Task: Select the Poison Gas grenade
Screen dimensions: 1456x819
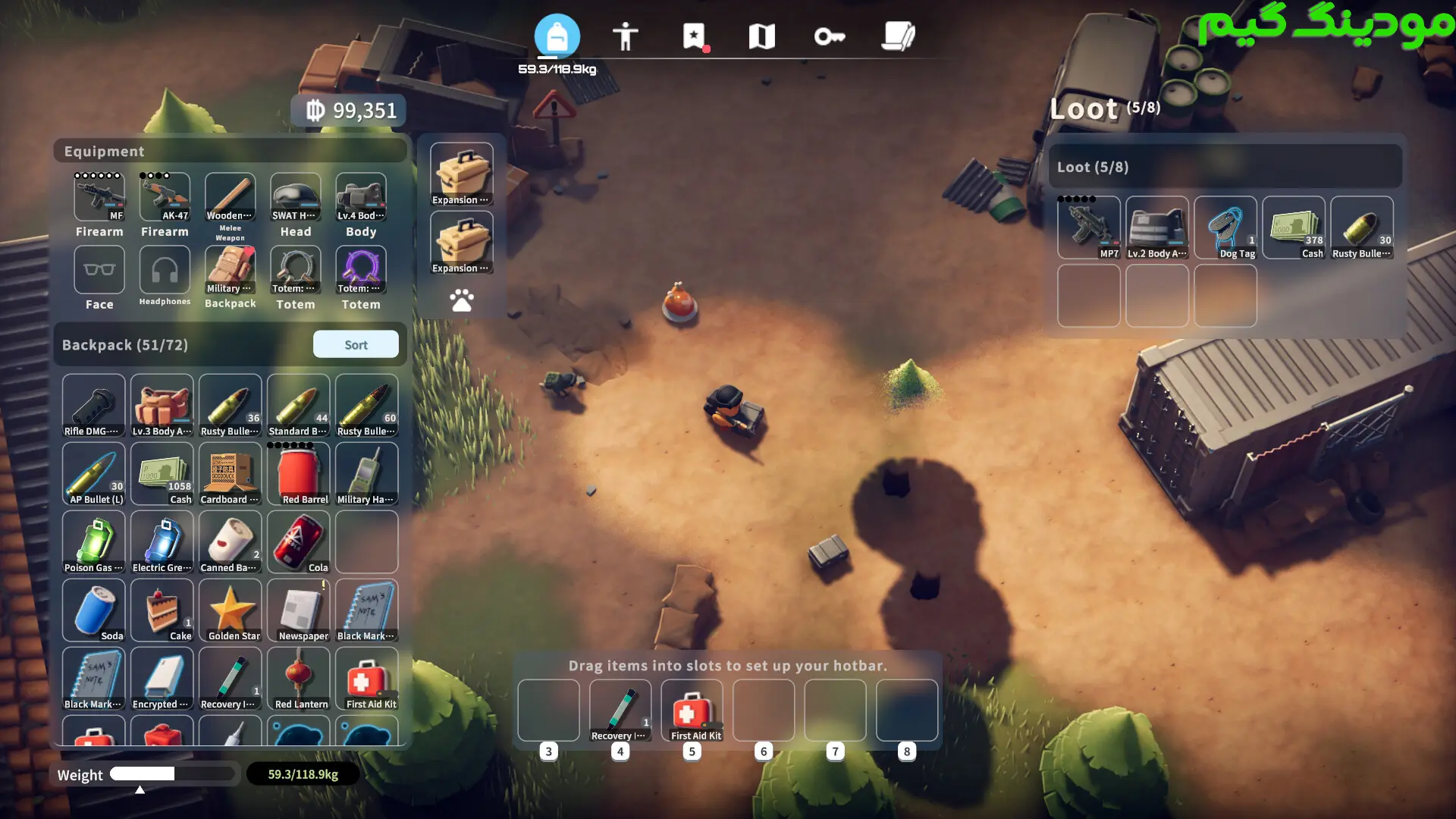Action: point(93,542)
